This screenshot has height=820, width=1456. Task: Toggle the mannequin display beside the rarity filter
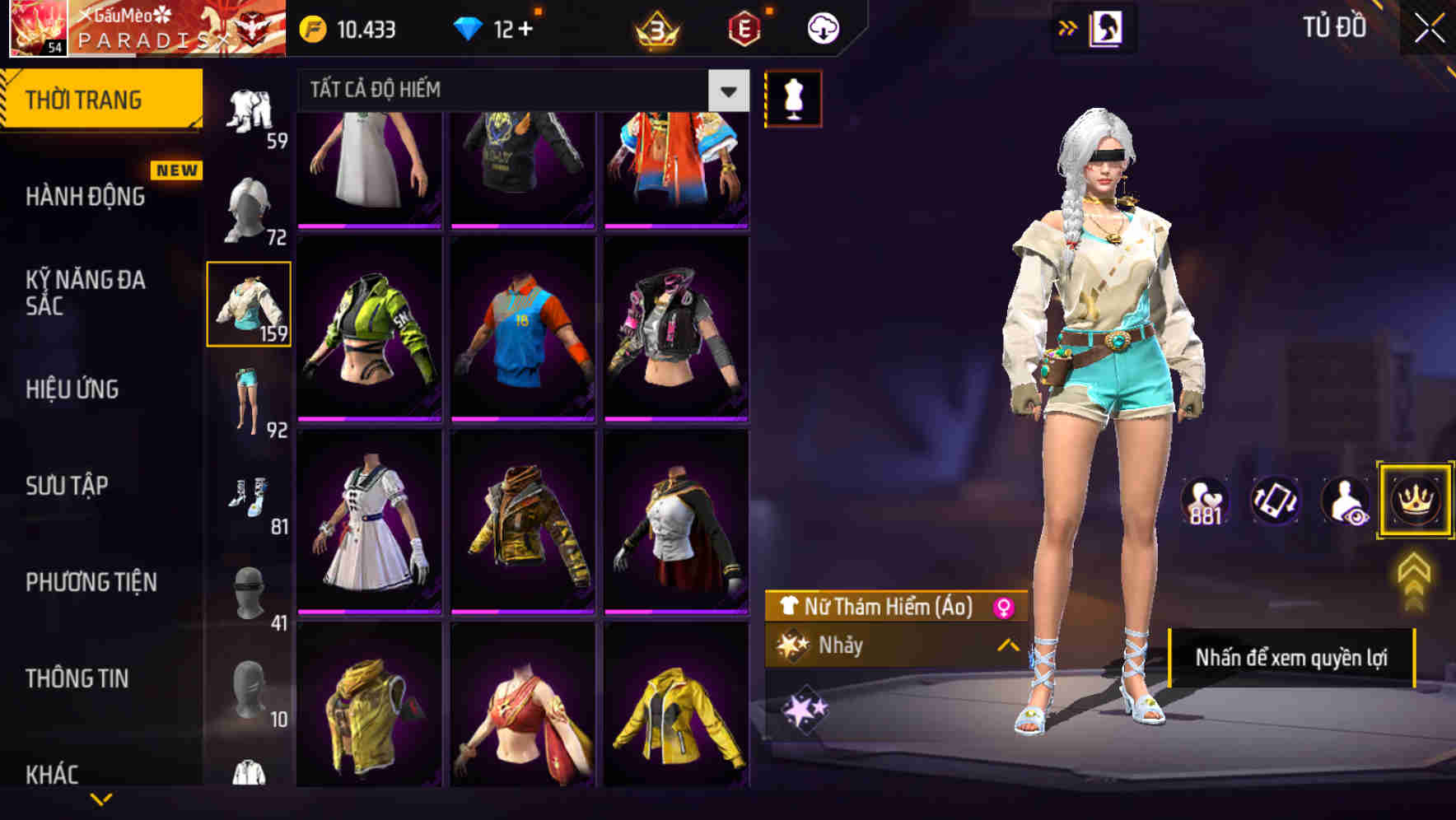(x=794, y=97)
